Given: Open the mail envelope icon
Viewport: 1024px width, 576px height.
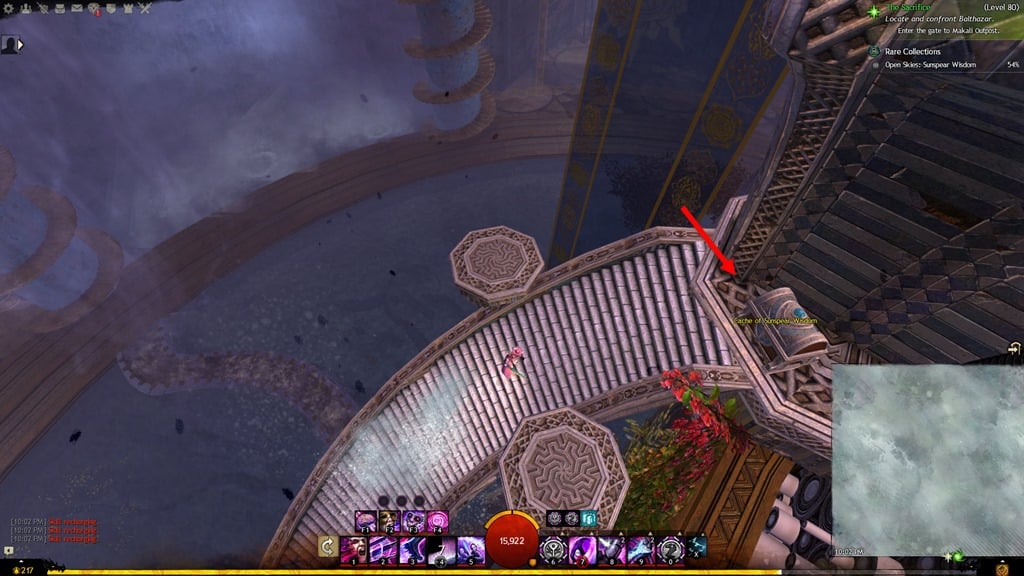Looking at the screenshot, I should click(x=77, y=9).
